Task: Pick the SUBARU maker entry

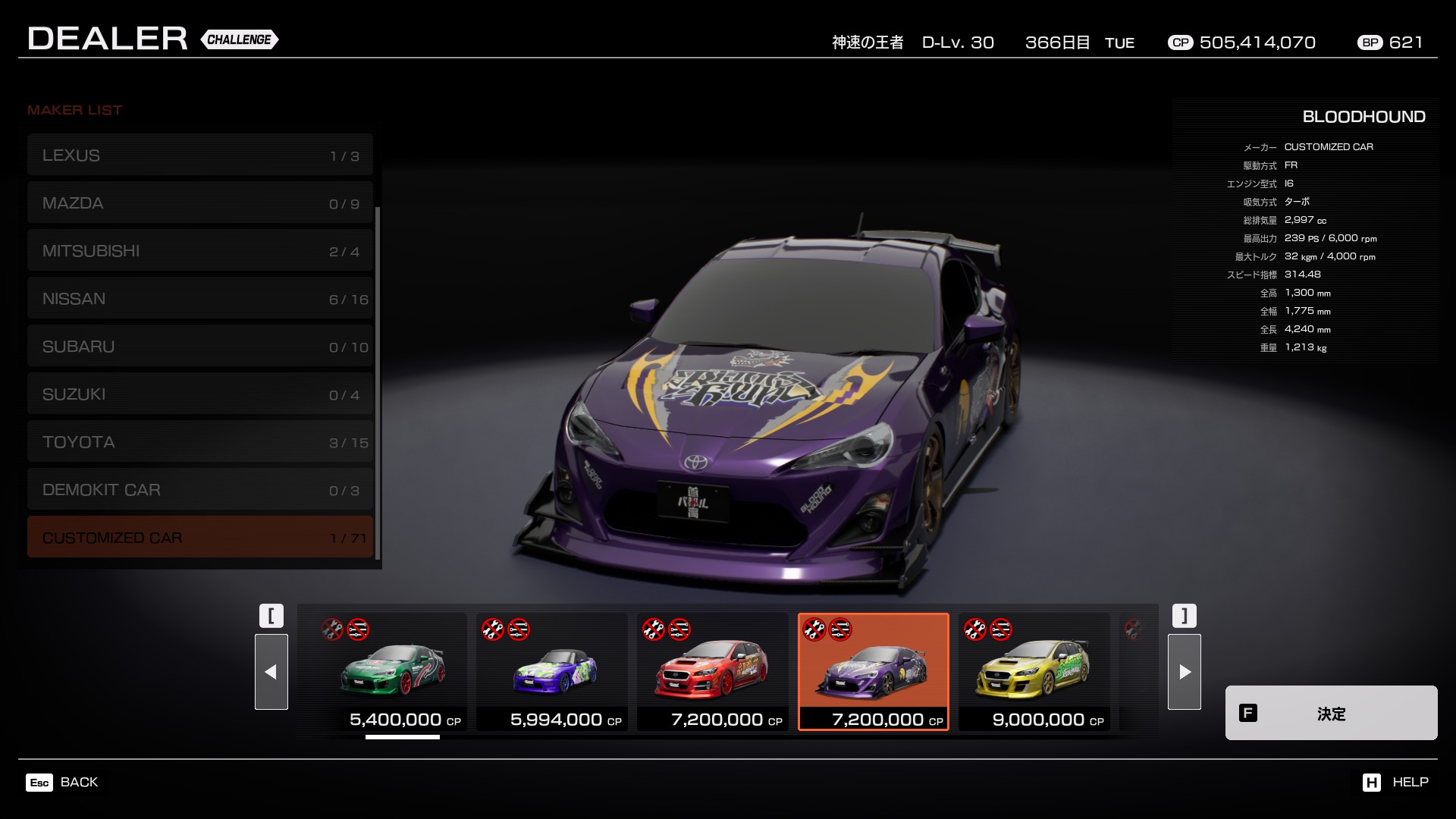Action: tap(199, 347)
